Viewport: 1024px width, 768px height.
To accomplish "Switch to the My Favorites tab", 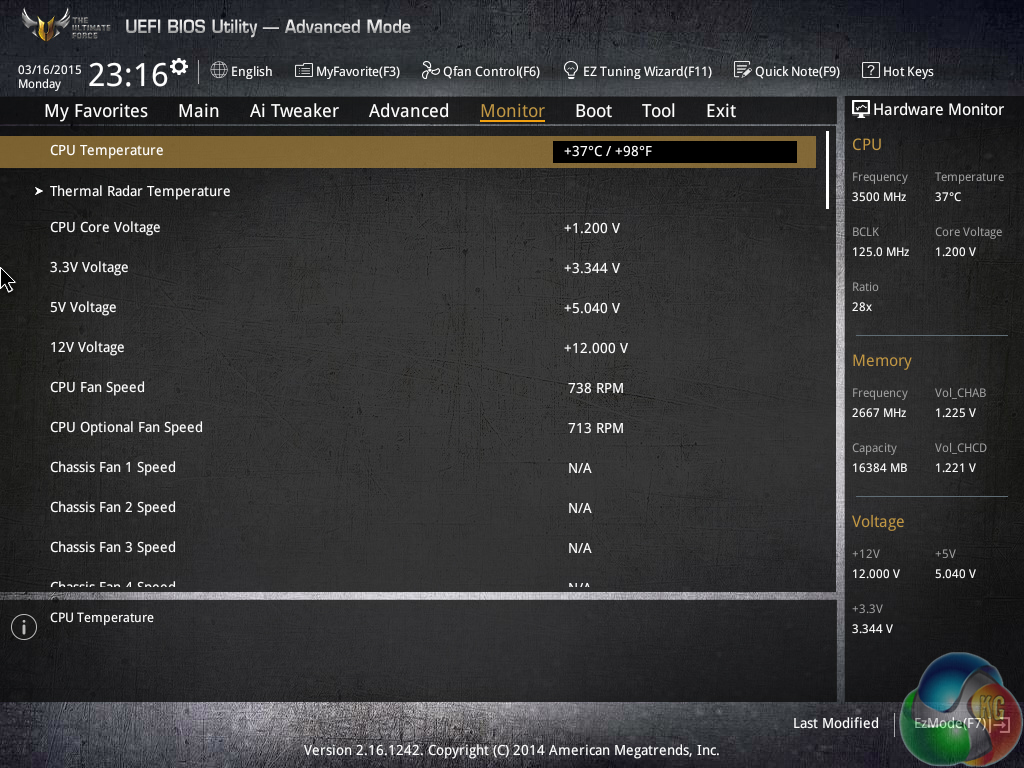I will tap(96, 111).
